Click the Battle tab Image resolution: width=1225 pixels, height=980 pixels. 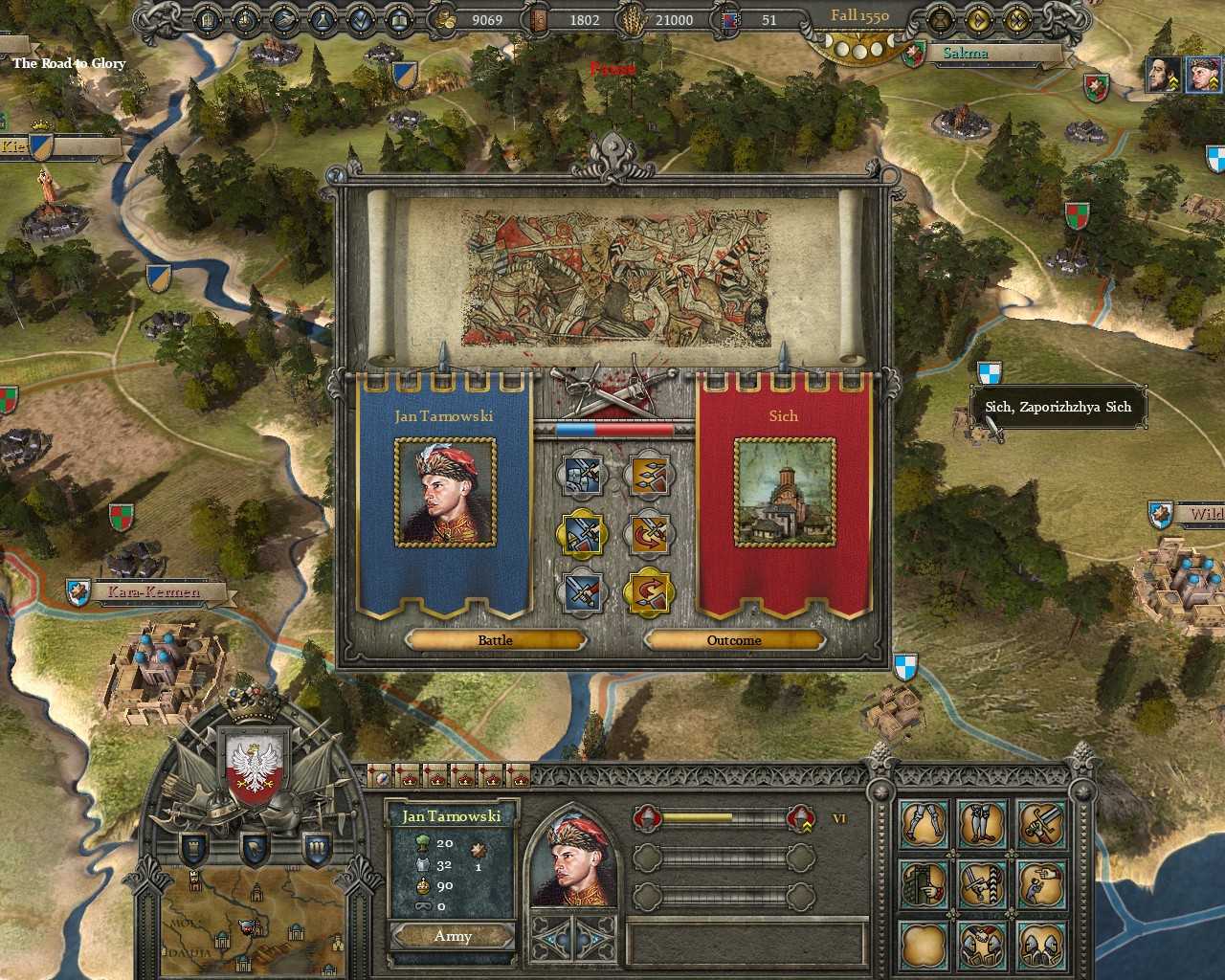pos(494,639)
